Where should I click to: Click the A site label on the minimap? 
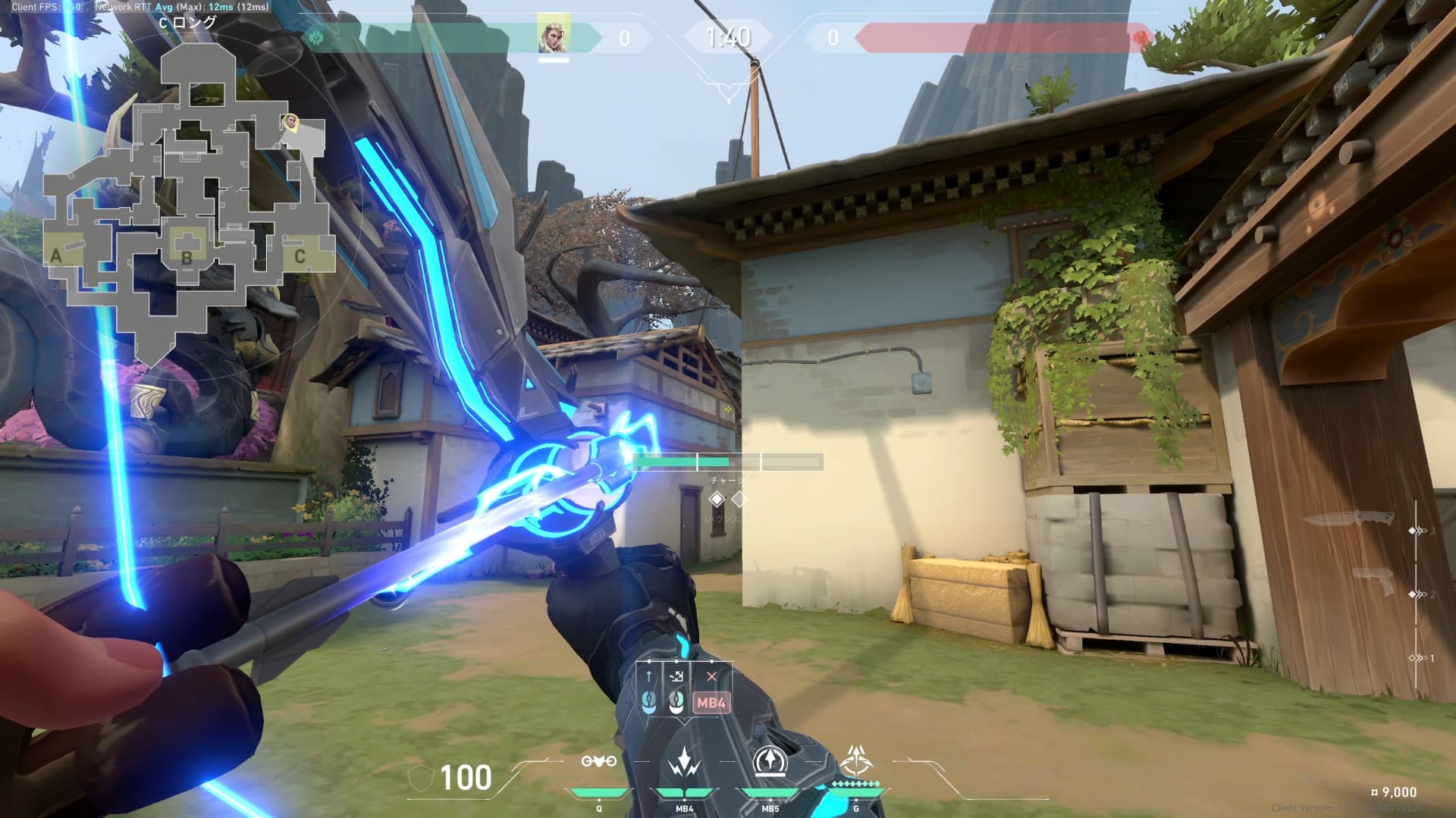[x=56, y=256]
